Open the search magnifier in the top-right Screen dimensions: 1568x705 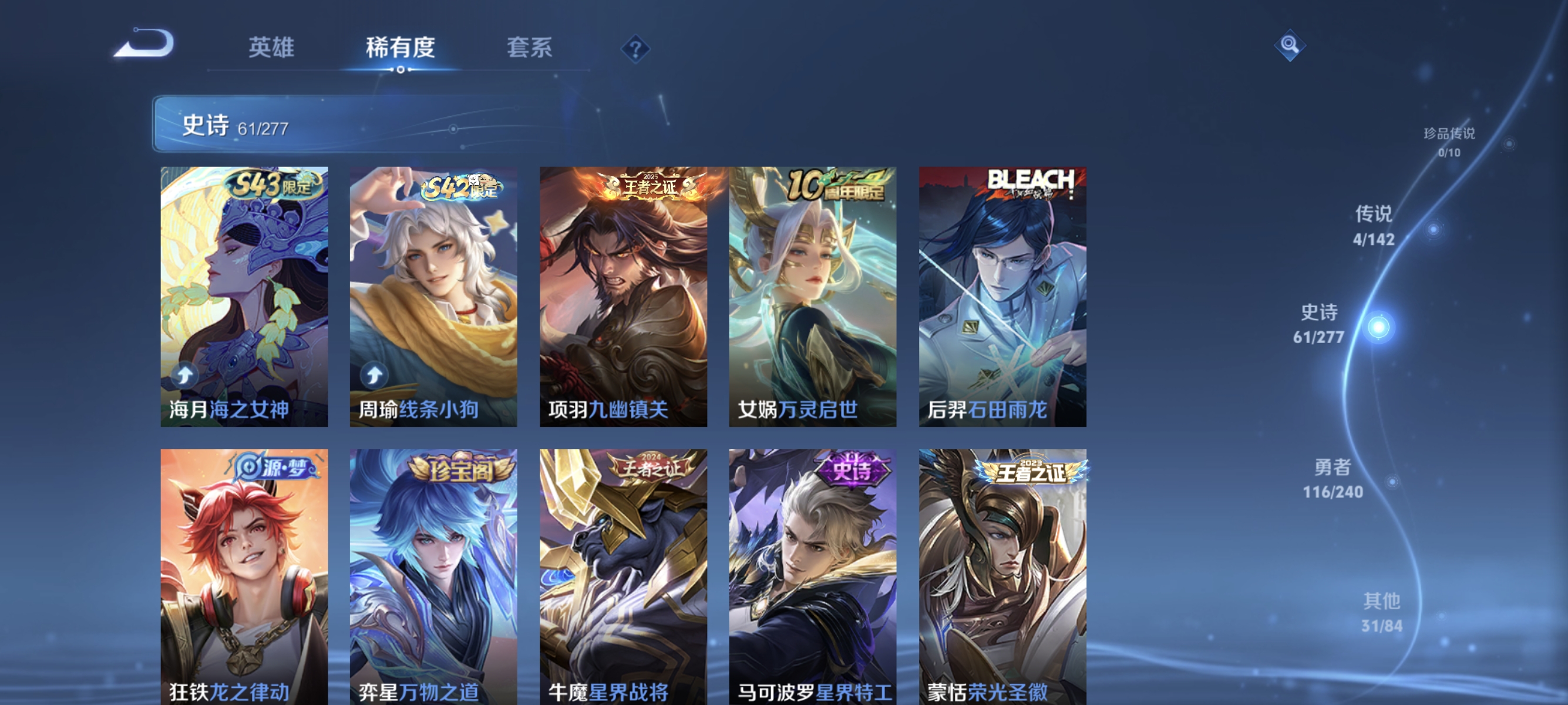(x=1291, y=45)
